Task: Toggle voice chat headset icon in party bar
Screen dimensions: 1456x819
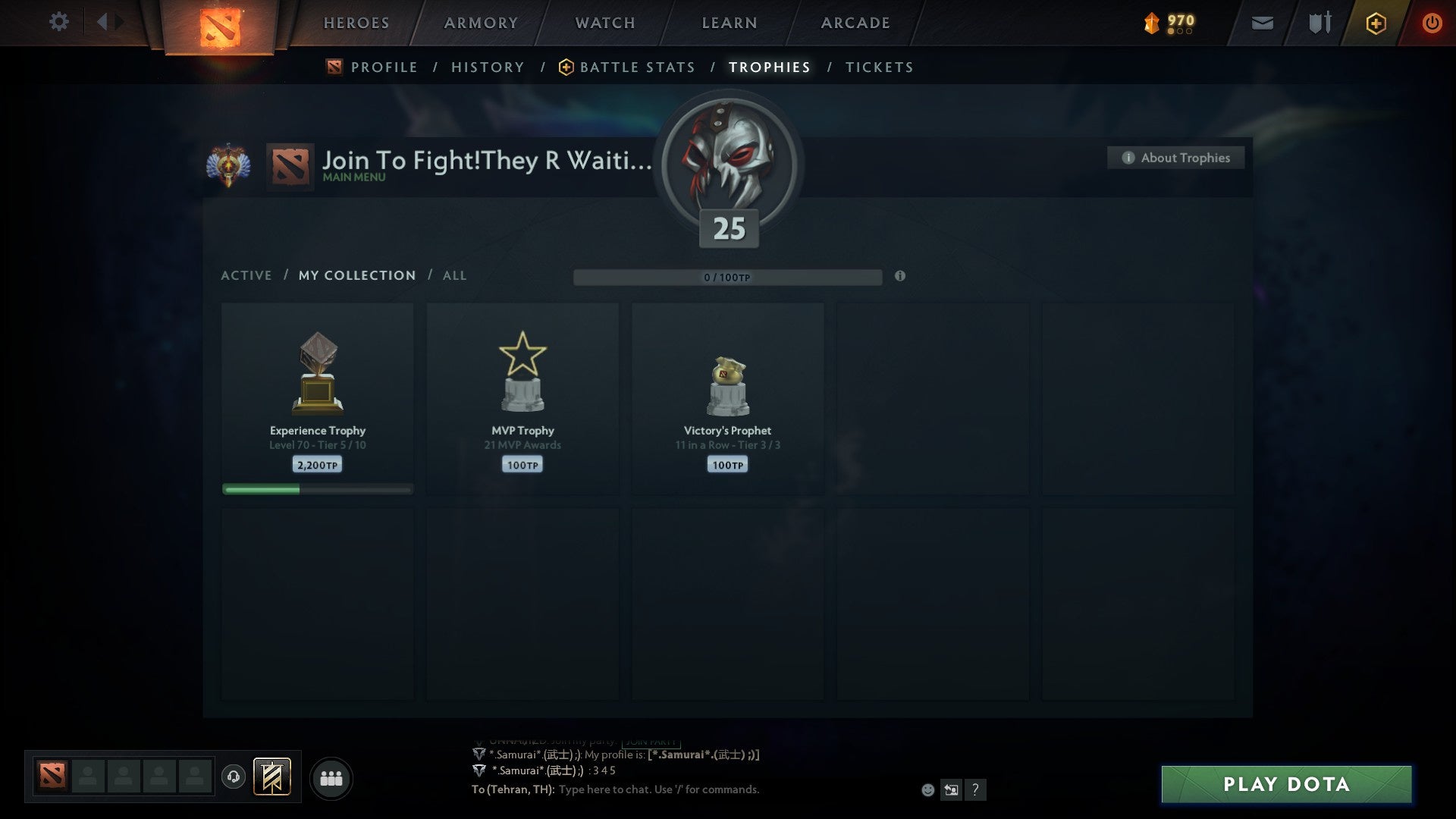Action: (234, 777)
